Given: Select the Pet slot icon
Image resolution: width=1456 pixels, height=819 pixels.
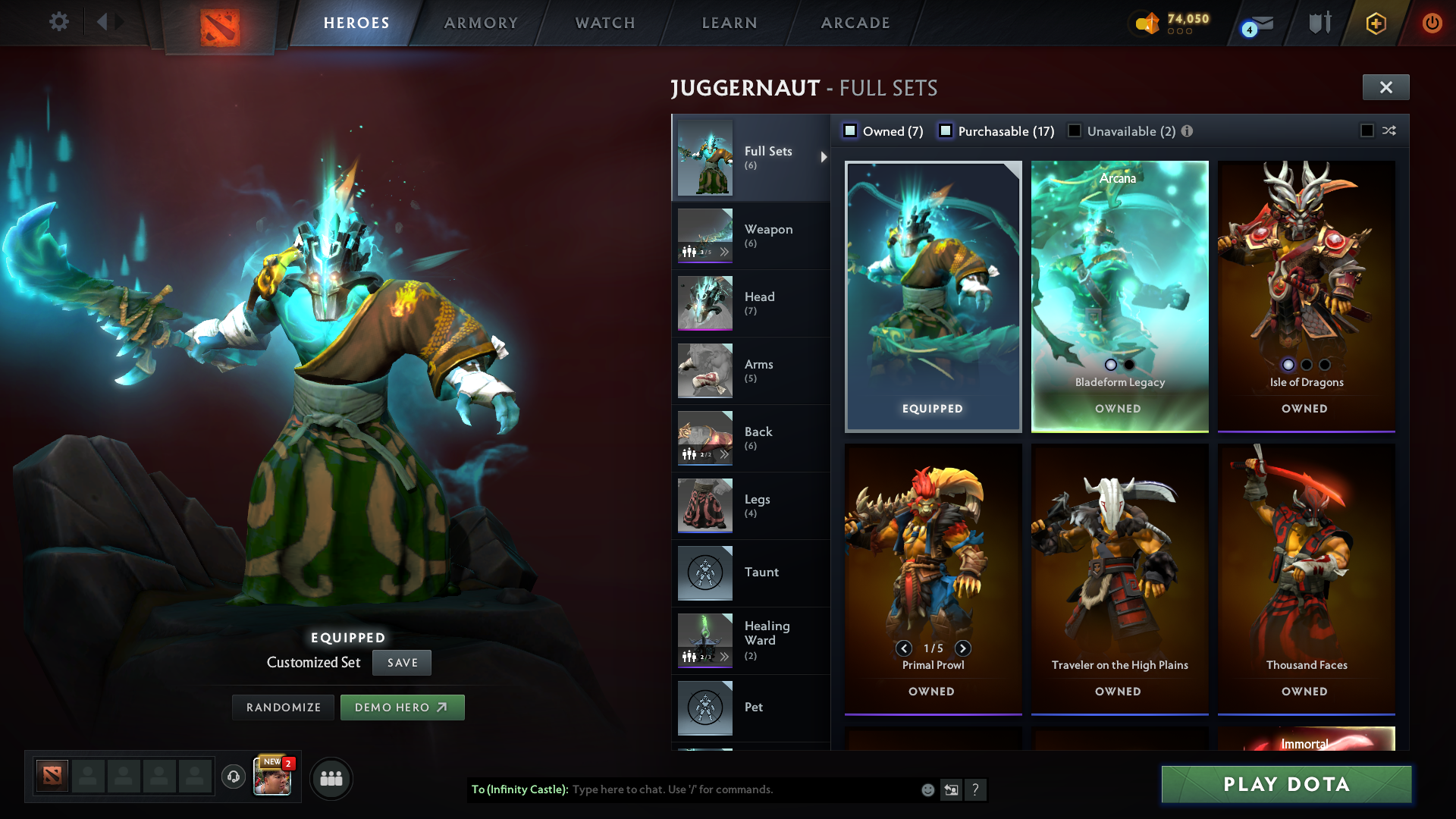Looking at the screenshot, I should coord(704,707).
